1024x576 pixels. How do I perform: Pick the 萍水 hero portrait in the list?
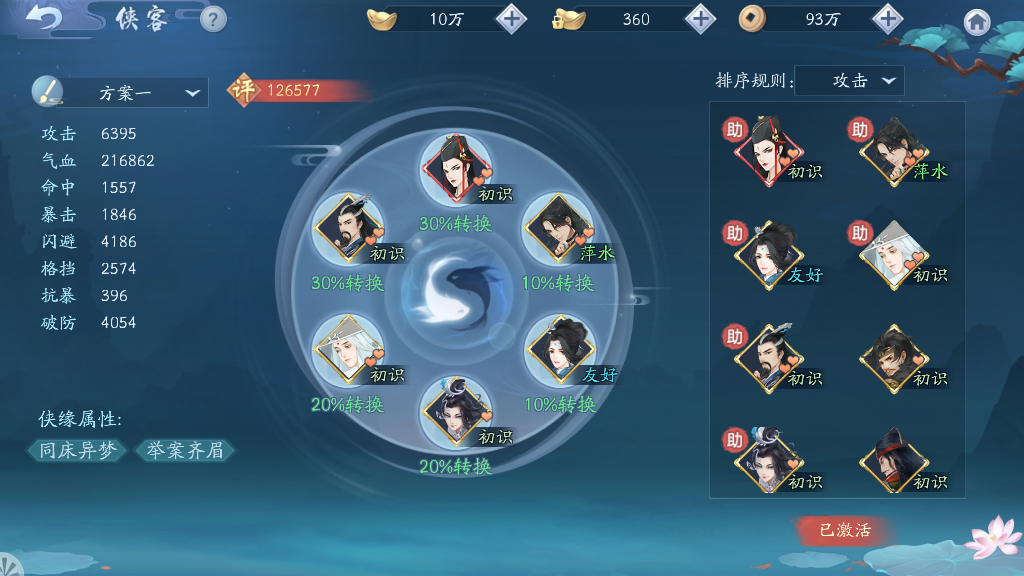click(x=894, y=152)
